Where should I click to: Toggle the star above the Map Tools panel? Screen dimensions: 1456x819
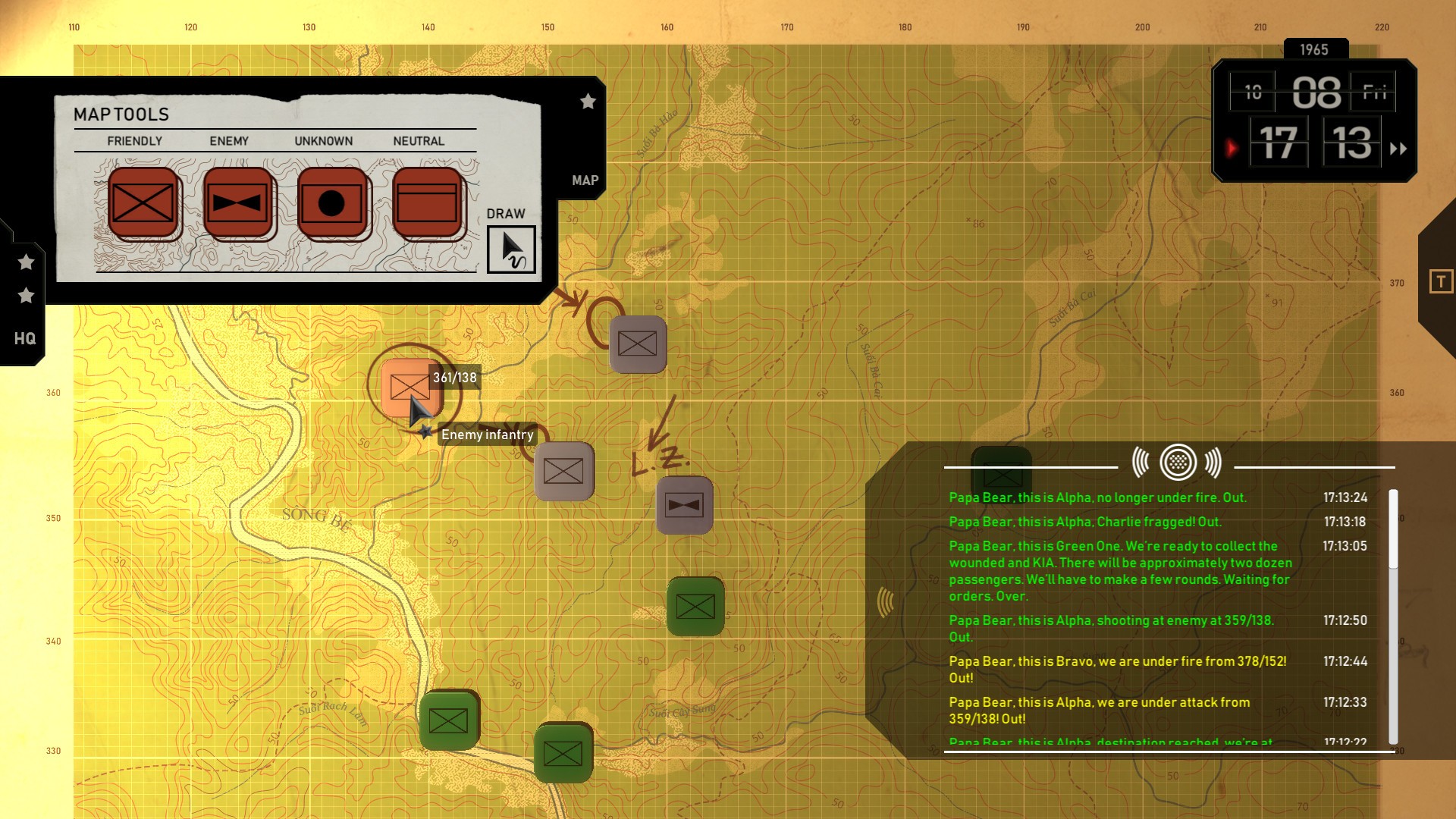(588, 102)
